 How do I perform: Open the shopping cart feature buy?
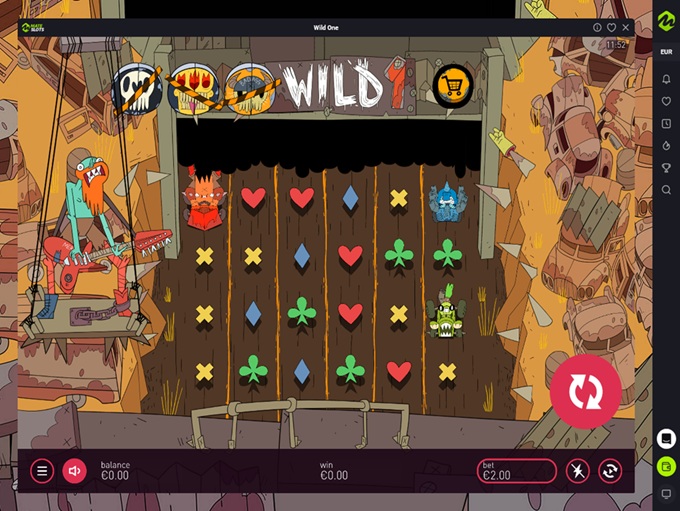(453, 86)
